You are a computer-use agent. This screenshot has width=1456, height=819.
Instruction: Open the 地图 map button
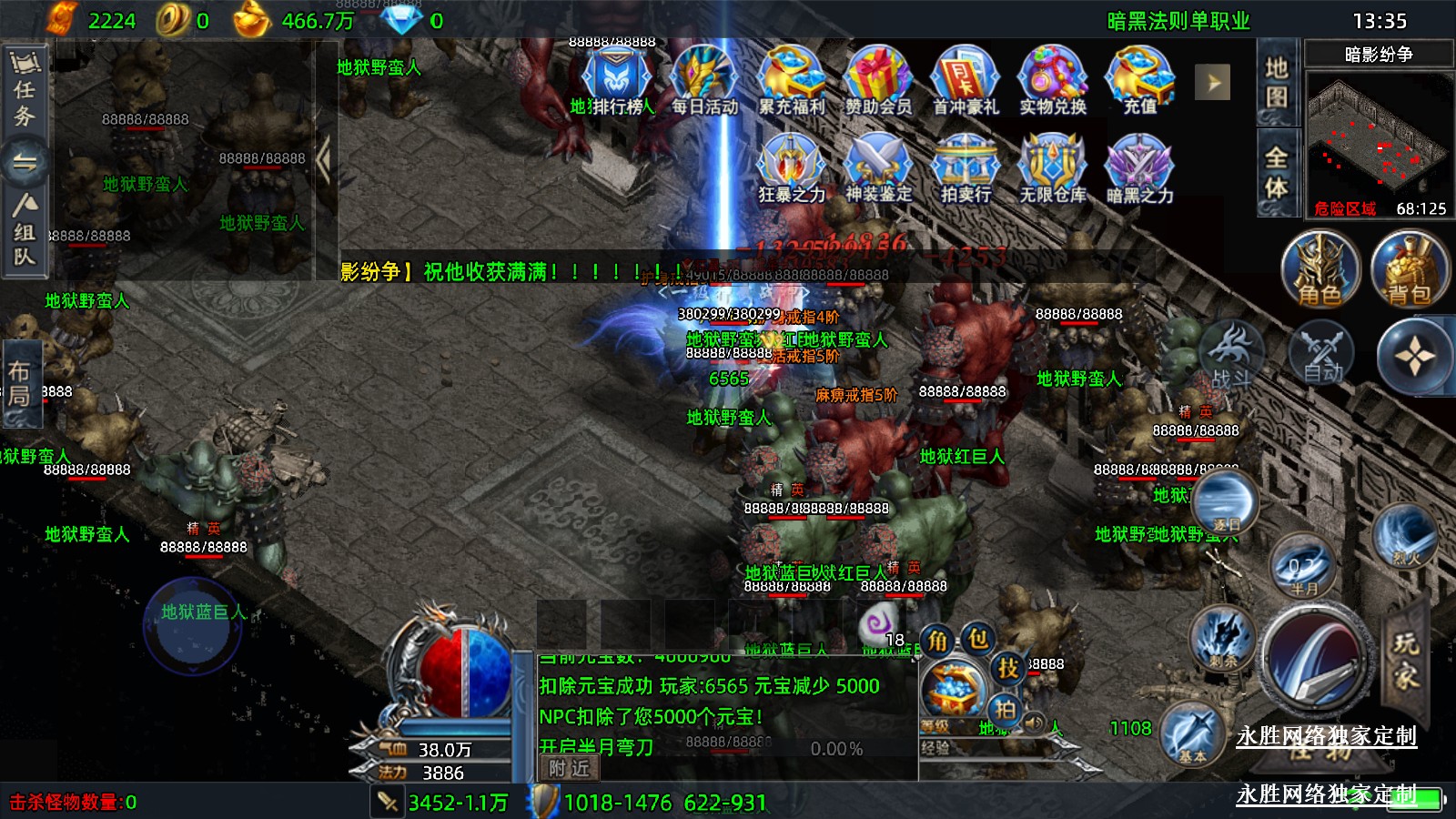pyautogui.click(x=1277, y=82)
